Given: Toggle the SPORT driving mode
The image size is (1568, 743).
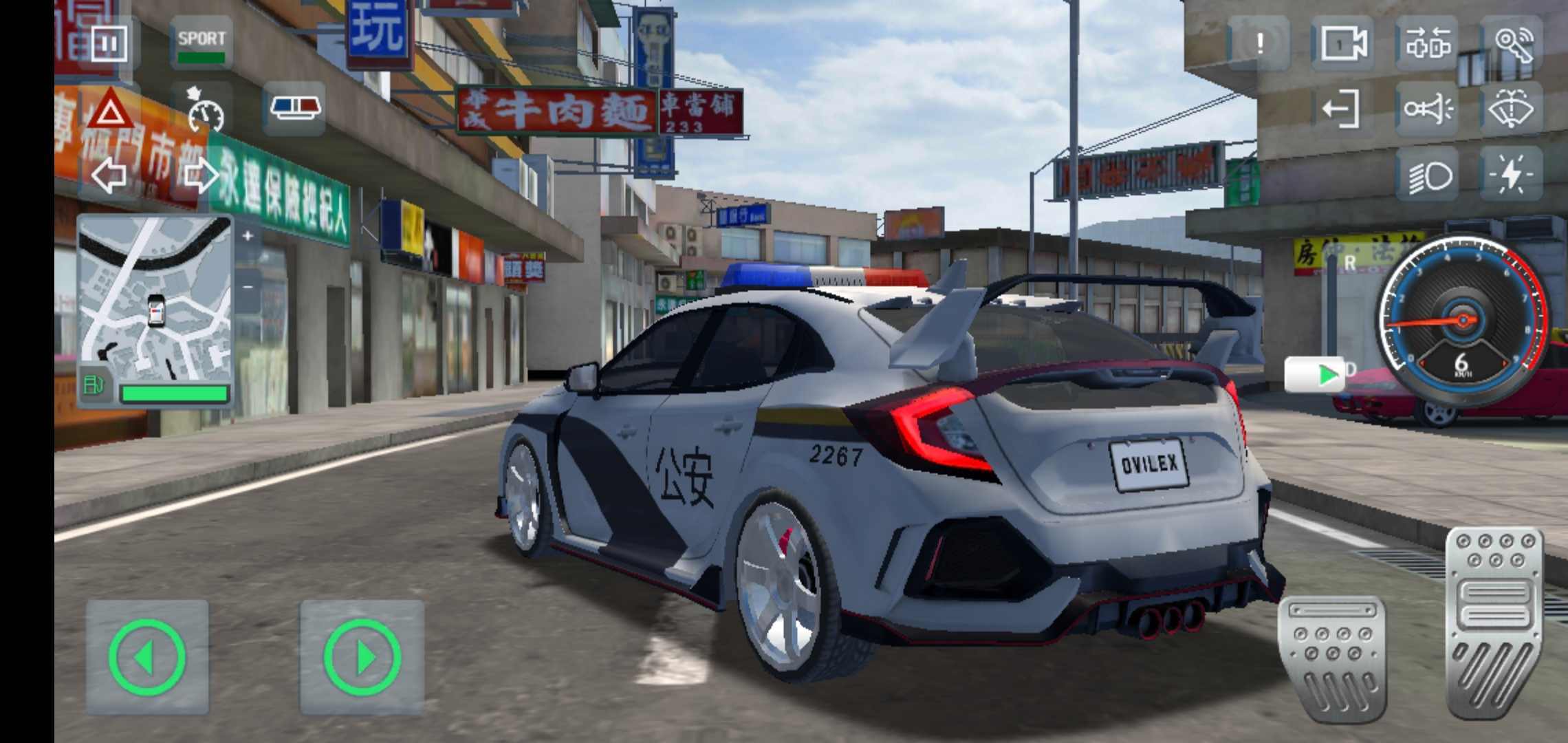Looking at the screenshot, I should point(201,44).
